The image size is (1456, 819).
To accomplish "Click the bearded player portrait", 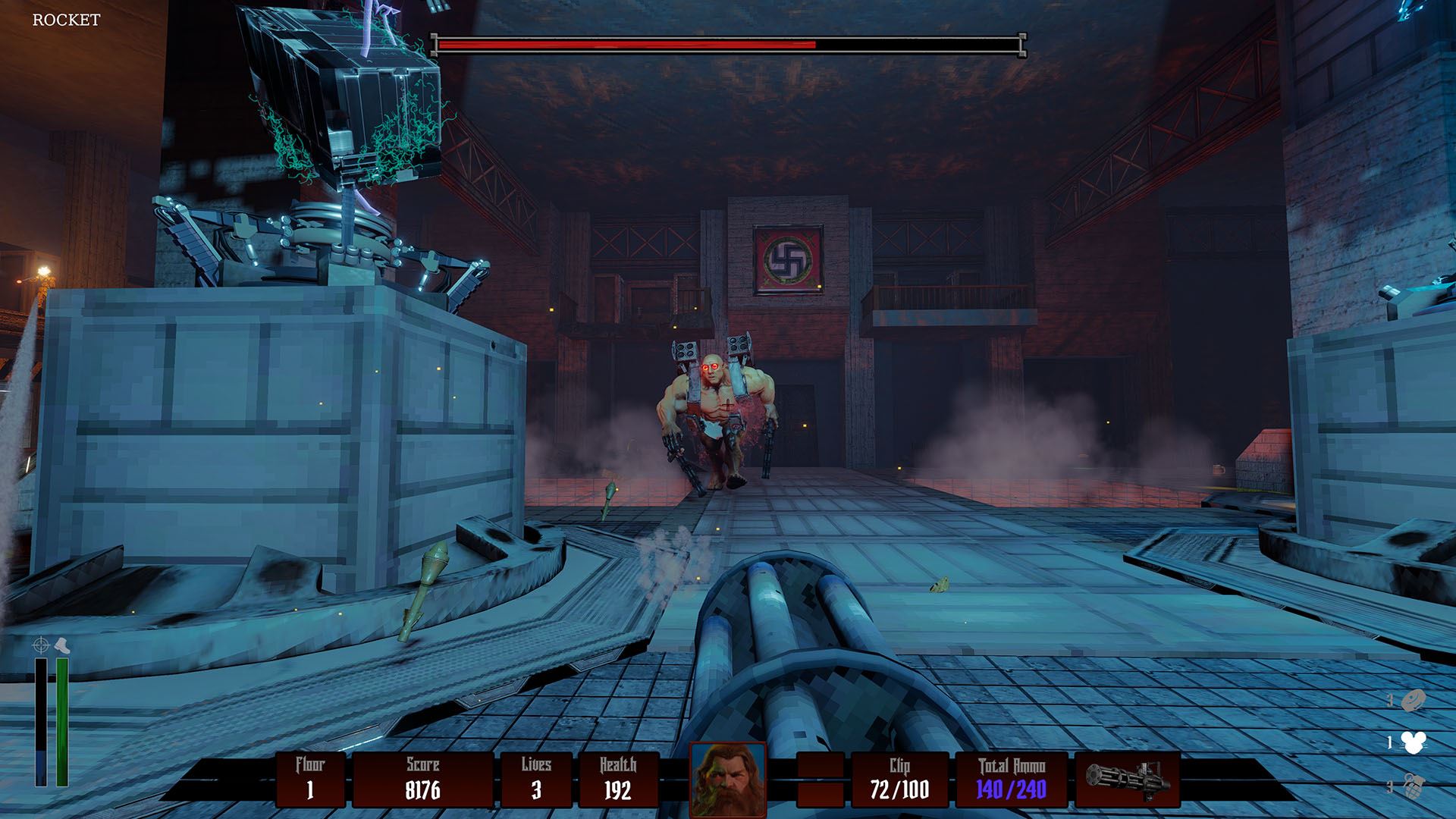I will (728, 779).
